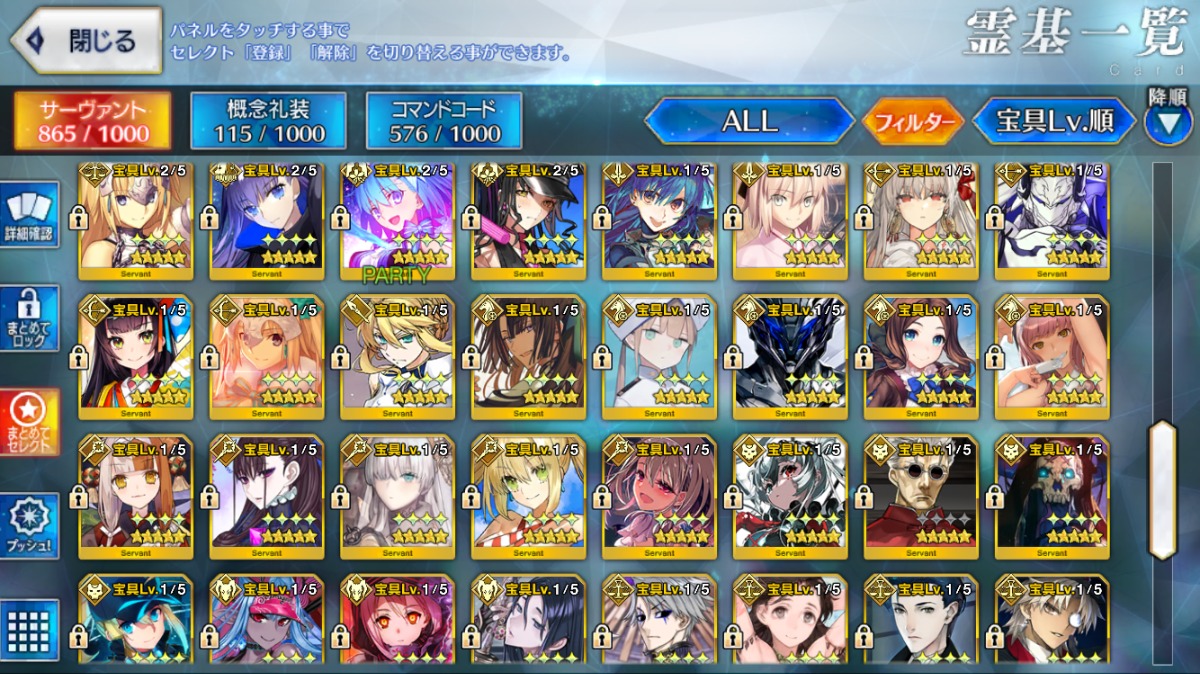The height and width of the screenshot is (674, 1200).
Task: Toggle the 降順 descending order arrow
Action: coord(1167,122)
